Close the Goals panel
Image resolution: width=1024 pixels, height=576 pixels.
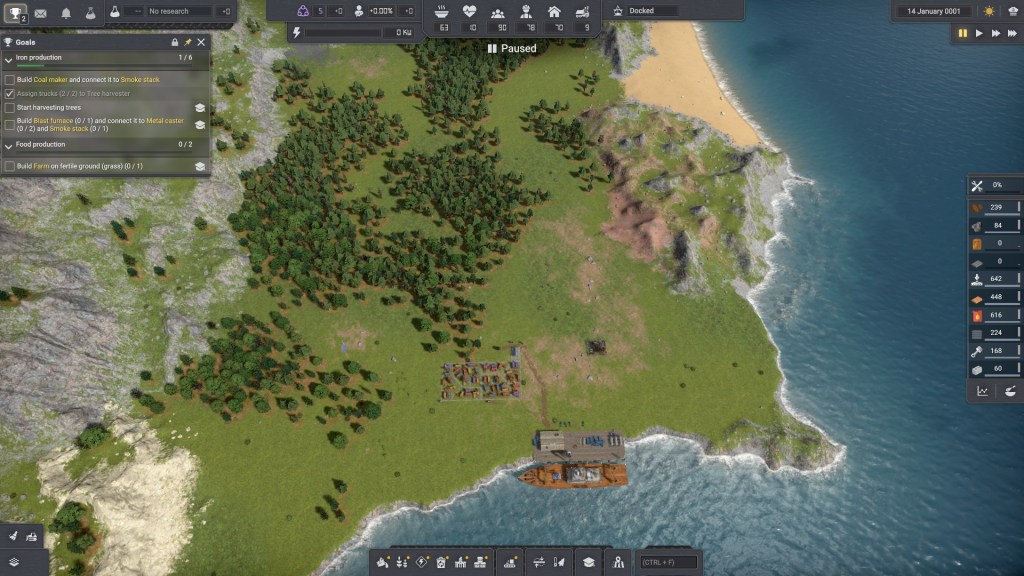201,42
